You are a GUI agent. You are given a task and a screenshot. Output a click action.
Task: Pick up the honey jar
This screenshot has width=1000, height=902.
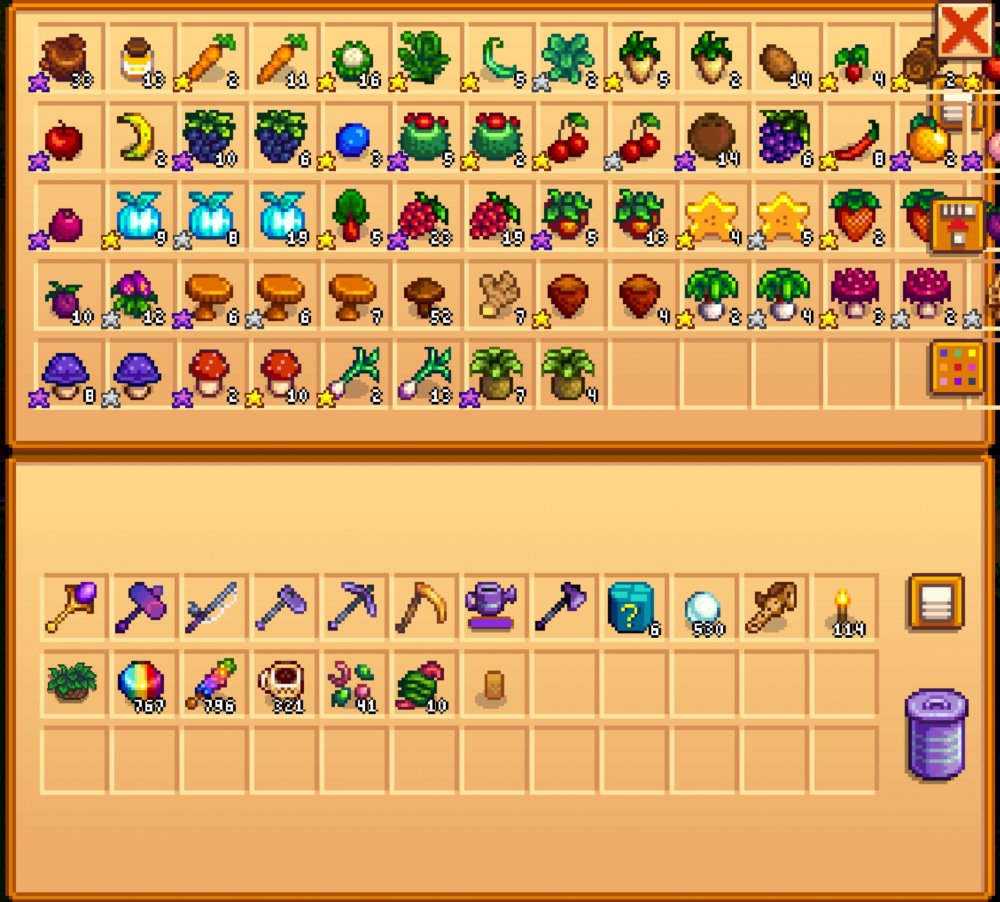(138, 59)
